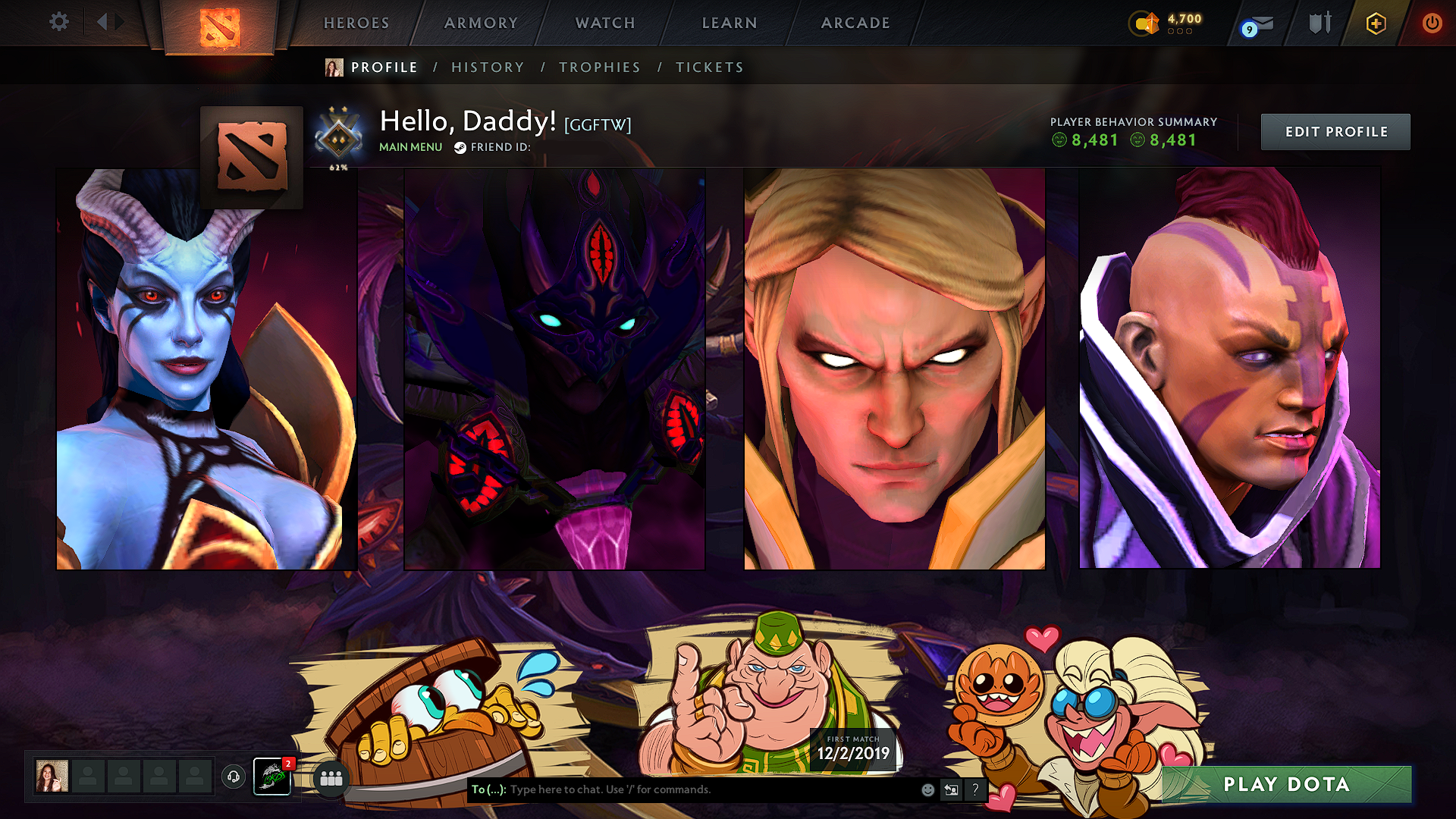Open the emoticon picker in the chat bar

click(x=927, y=789)
